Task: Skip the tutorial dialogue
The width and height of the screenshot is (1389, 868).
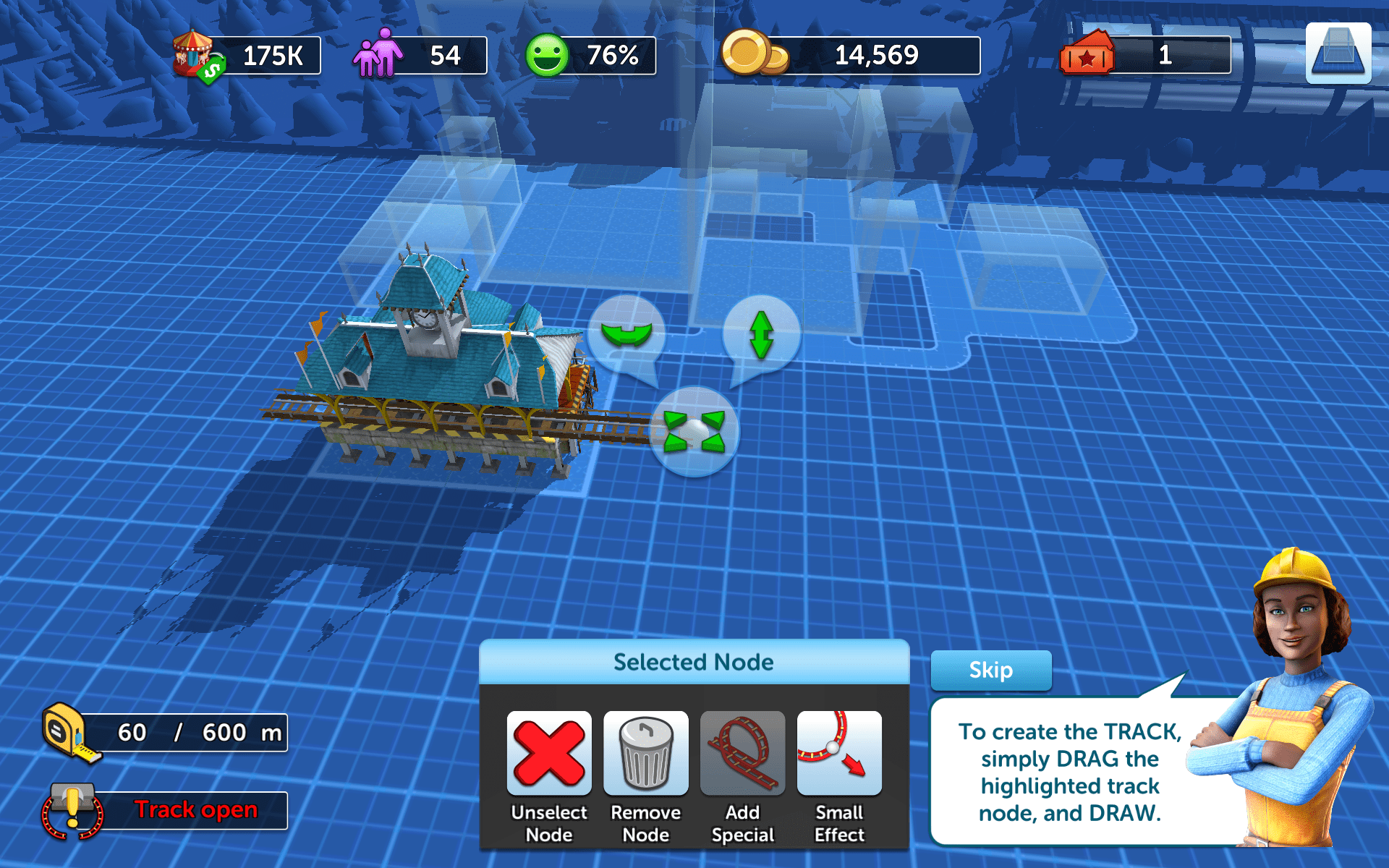Action: point(990,671)
